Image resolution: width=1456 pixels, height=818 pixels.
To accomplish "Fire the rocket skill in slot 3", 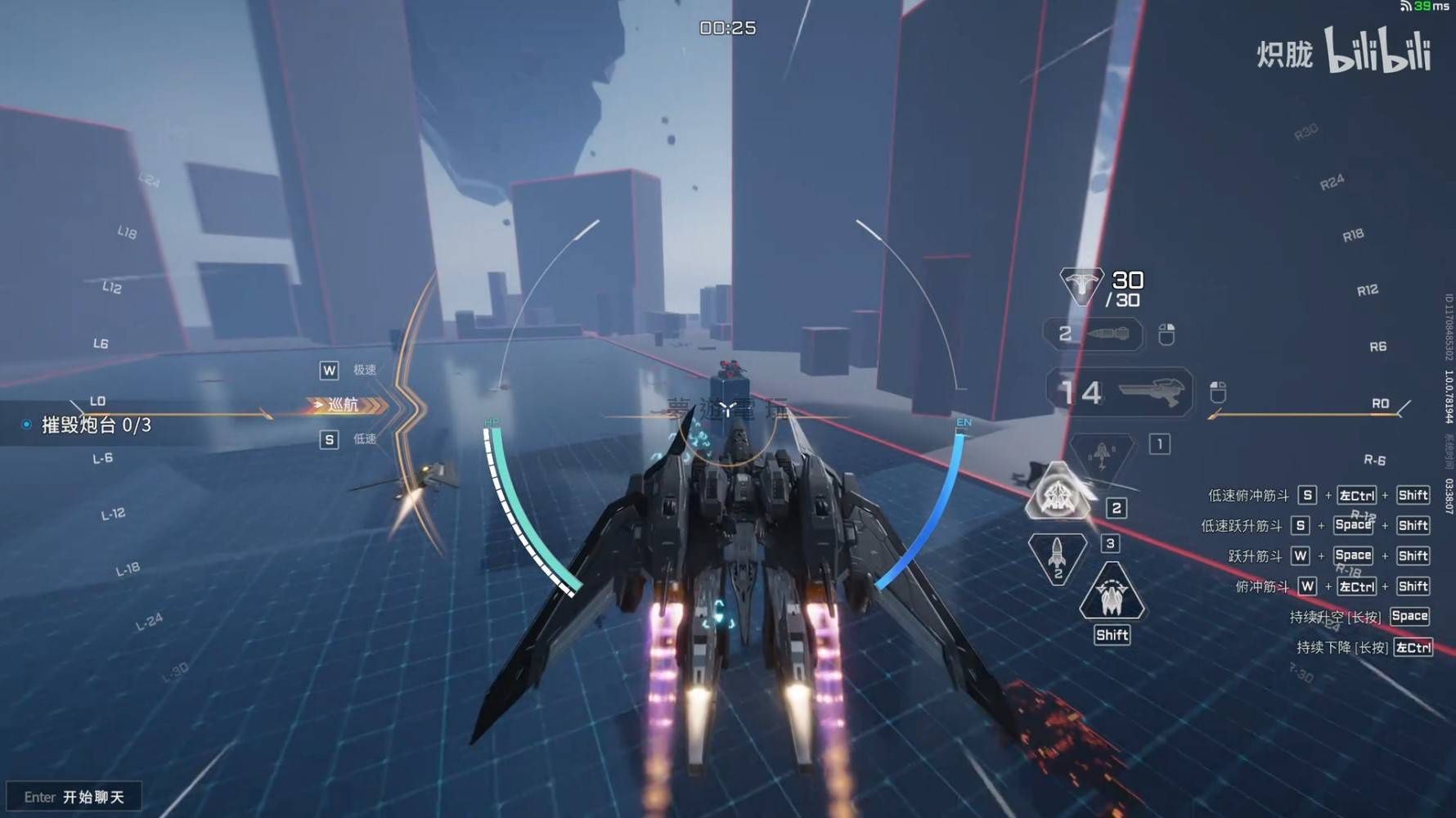I will [x=1057, y=557].
